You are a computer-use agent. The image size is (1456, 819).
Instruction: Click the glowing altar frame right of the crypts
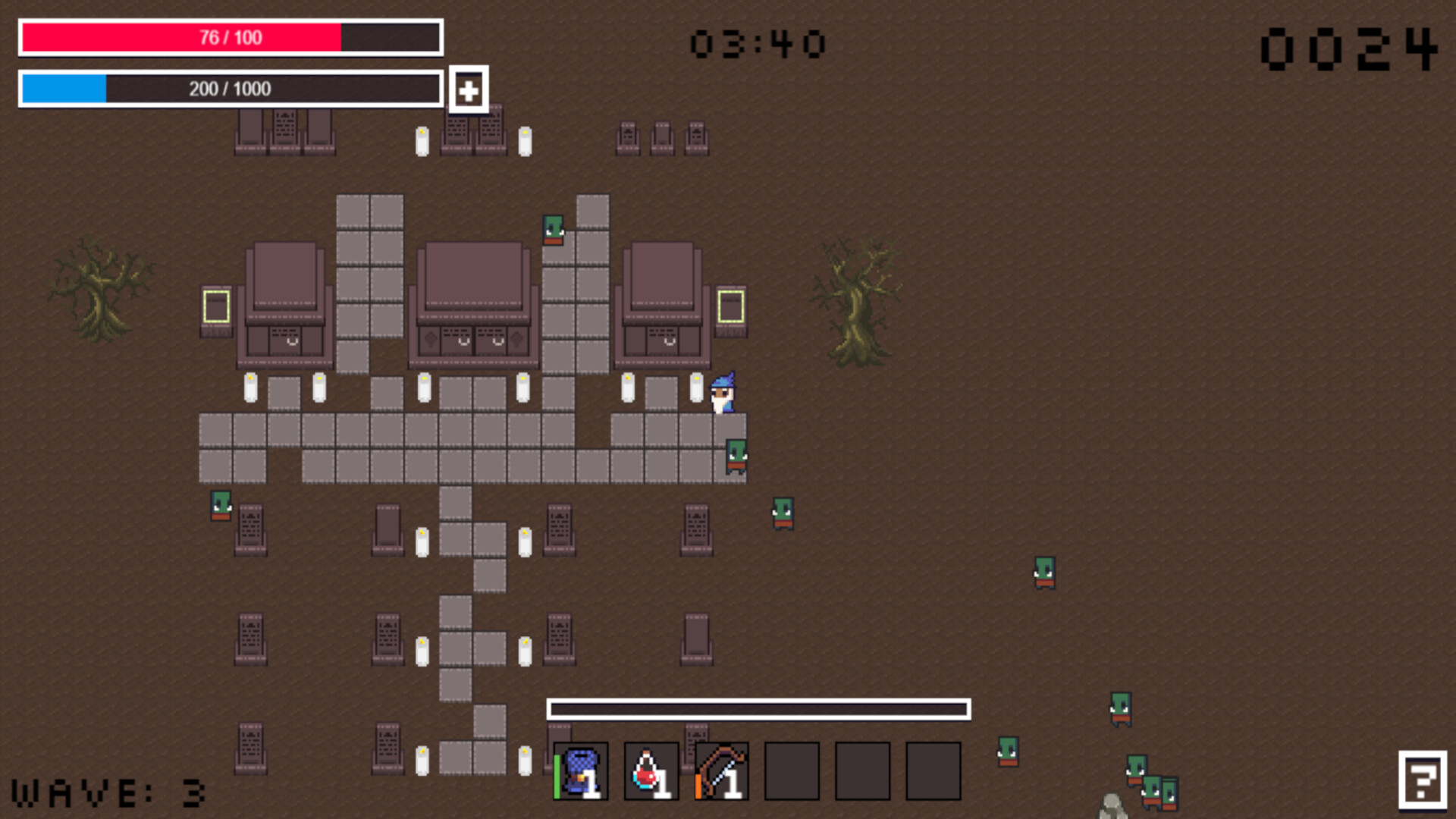pos(730,306)
